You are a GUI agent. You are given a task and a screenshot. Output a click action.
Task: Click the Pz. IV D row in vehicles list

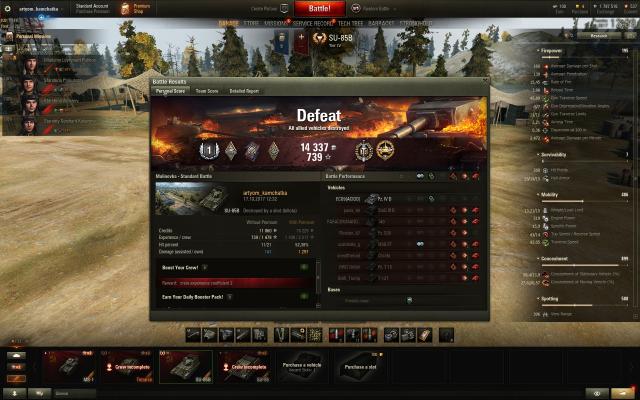pyautogui.click(x=385, y=199)
